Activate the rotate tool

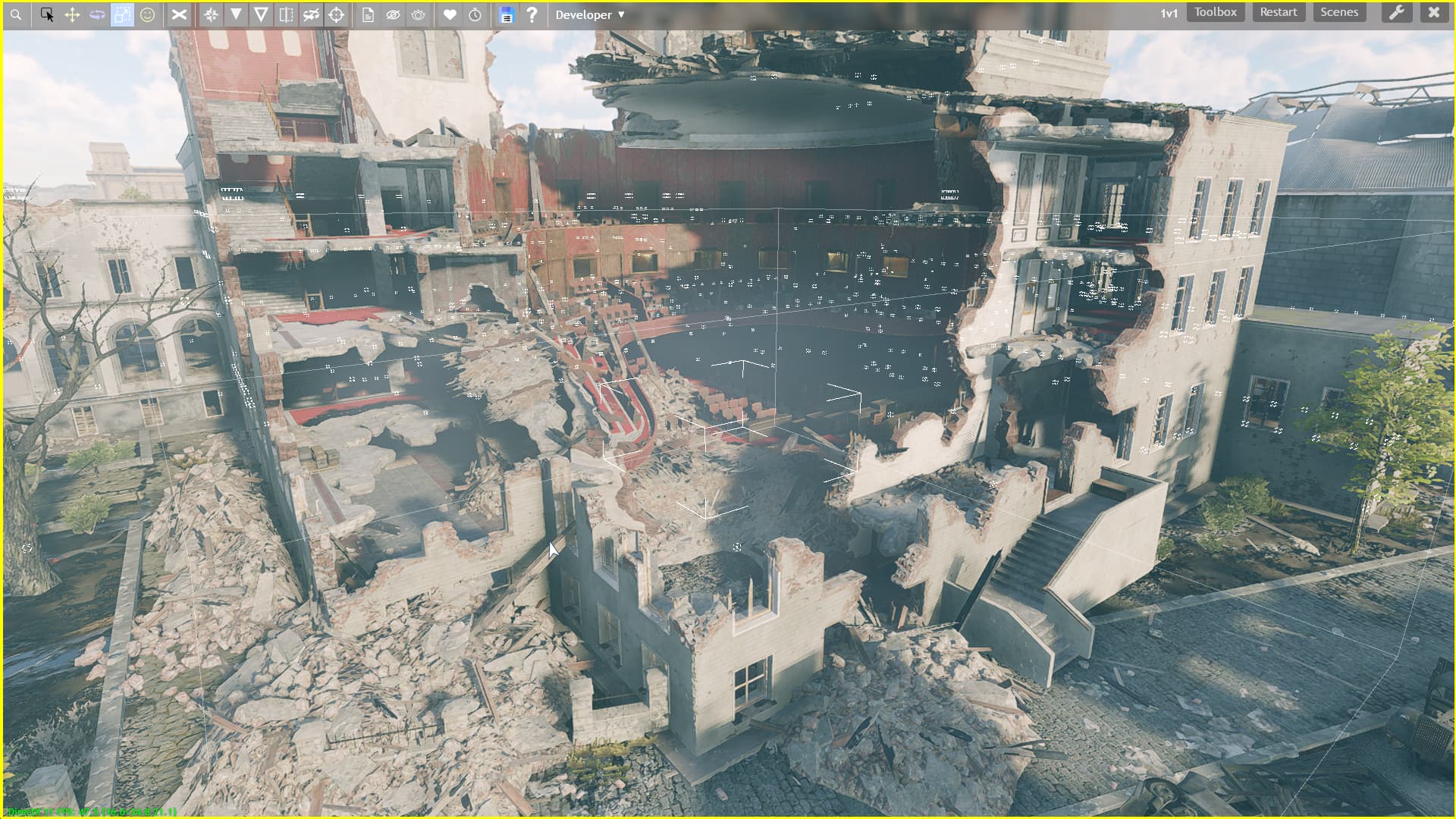[97, 14]
